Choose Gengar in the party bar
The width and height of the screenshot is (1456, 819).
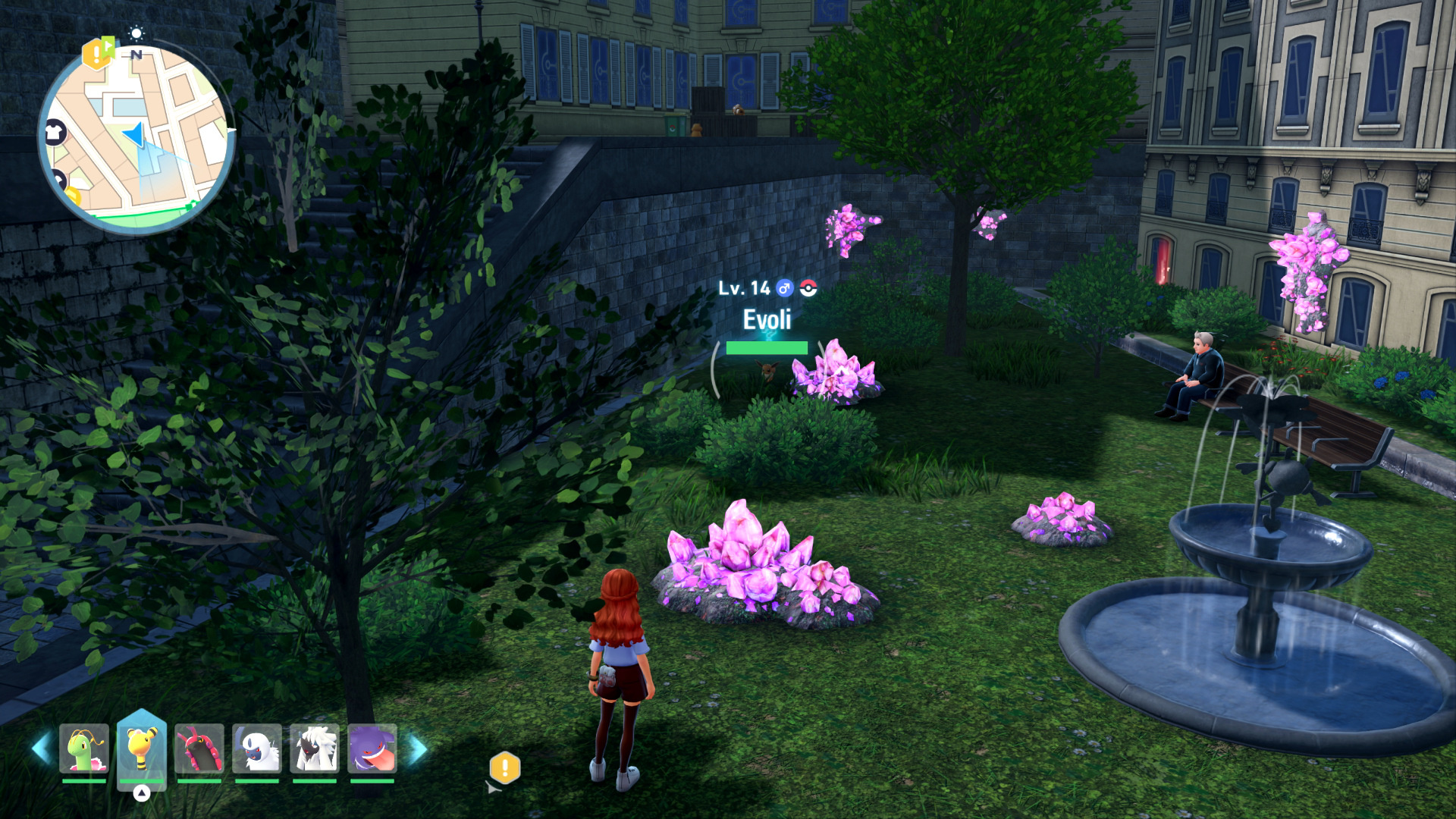(372, 749)
